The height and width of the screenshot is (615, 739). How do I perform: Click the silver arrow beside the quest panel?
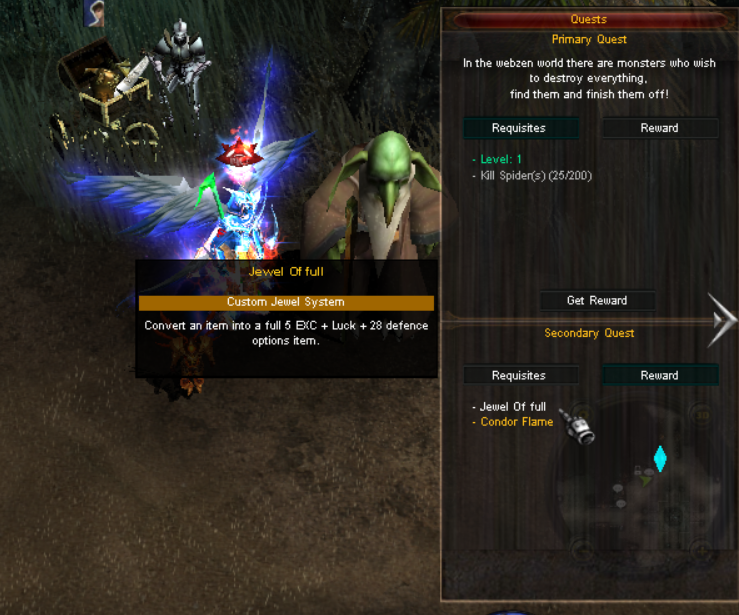(x=722, y=320)
